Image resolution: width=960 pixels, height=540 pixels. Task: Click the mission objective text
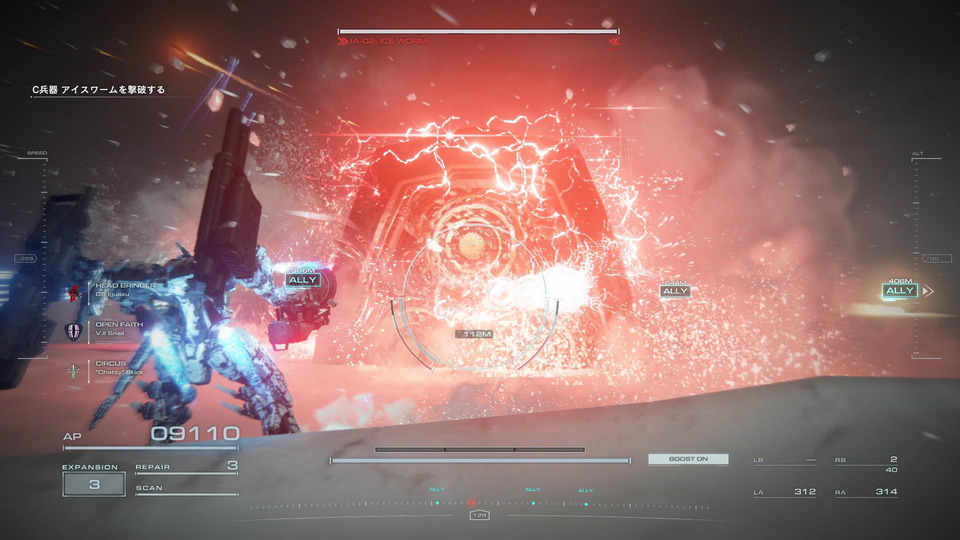click(x=98, y=90)
